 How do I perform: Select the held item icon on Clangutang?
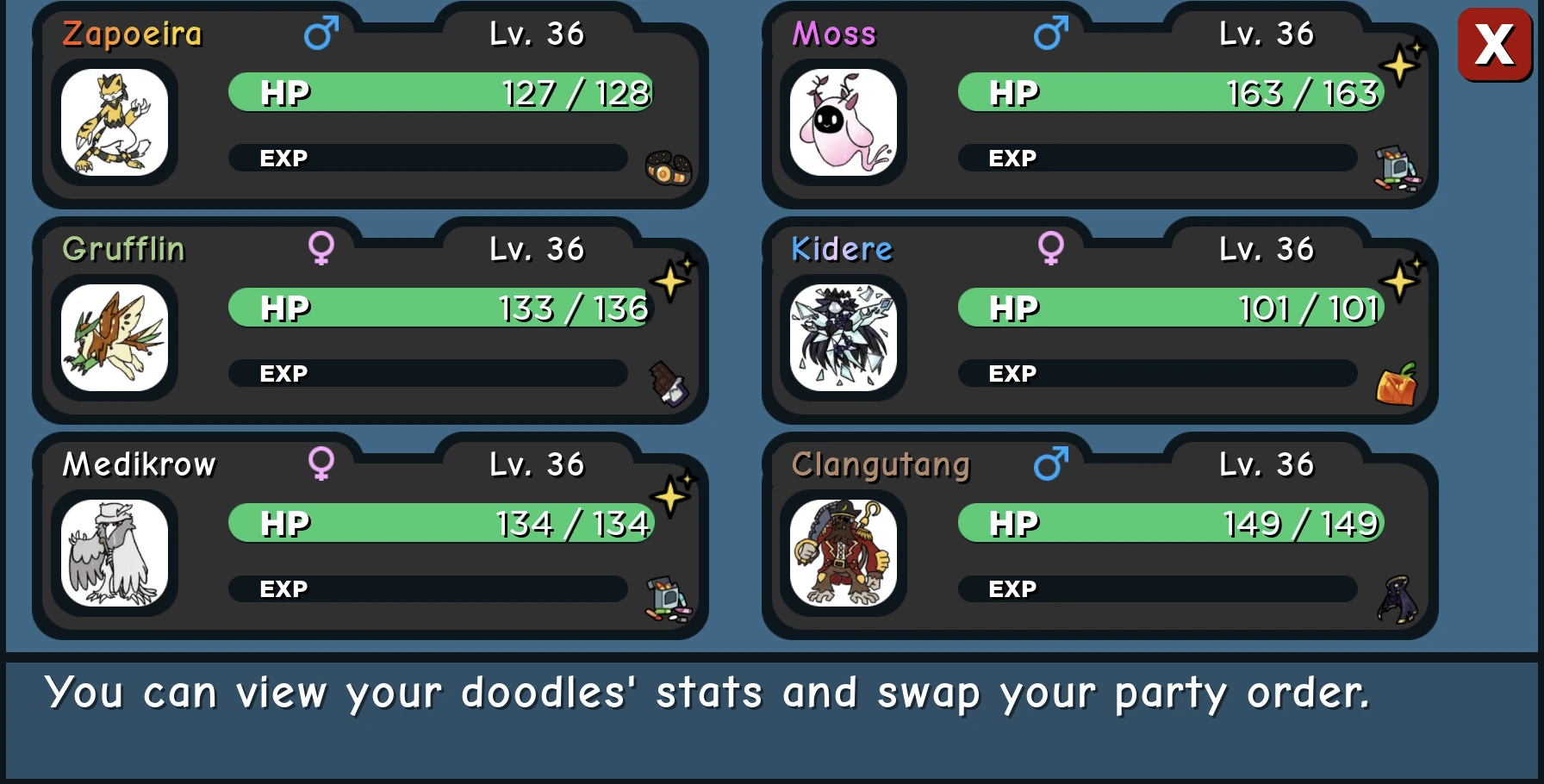click(x=1398, y=597)
